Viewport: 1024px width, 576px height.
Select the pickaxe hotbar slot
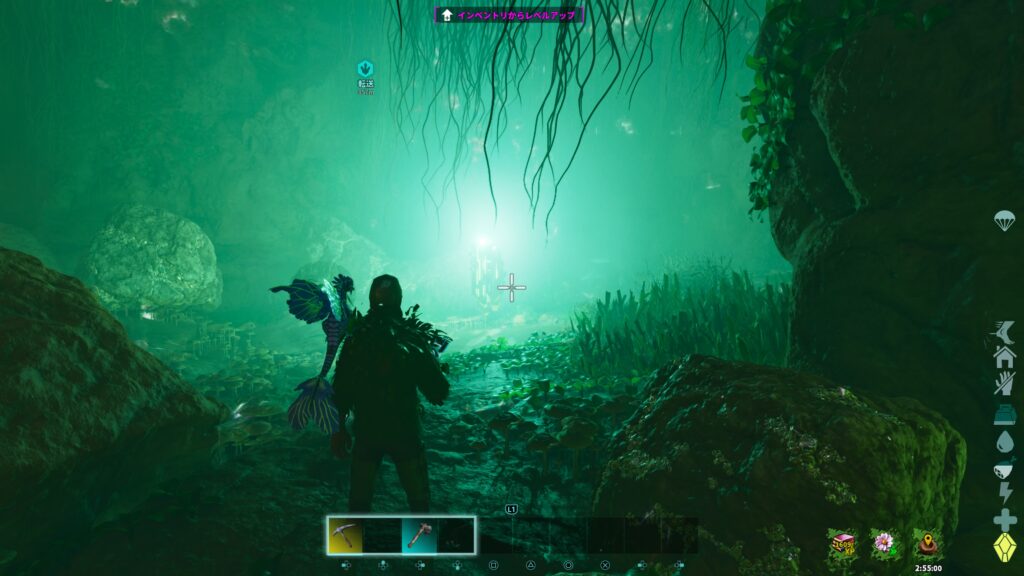click(345, 535)
